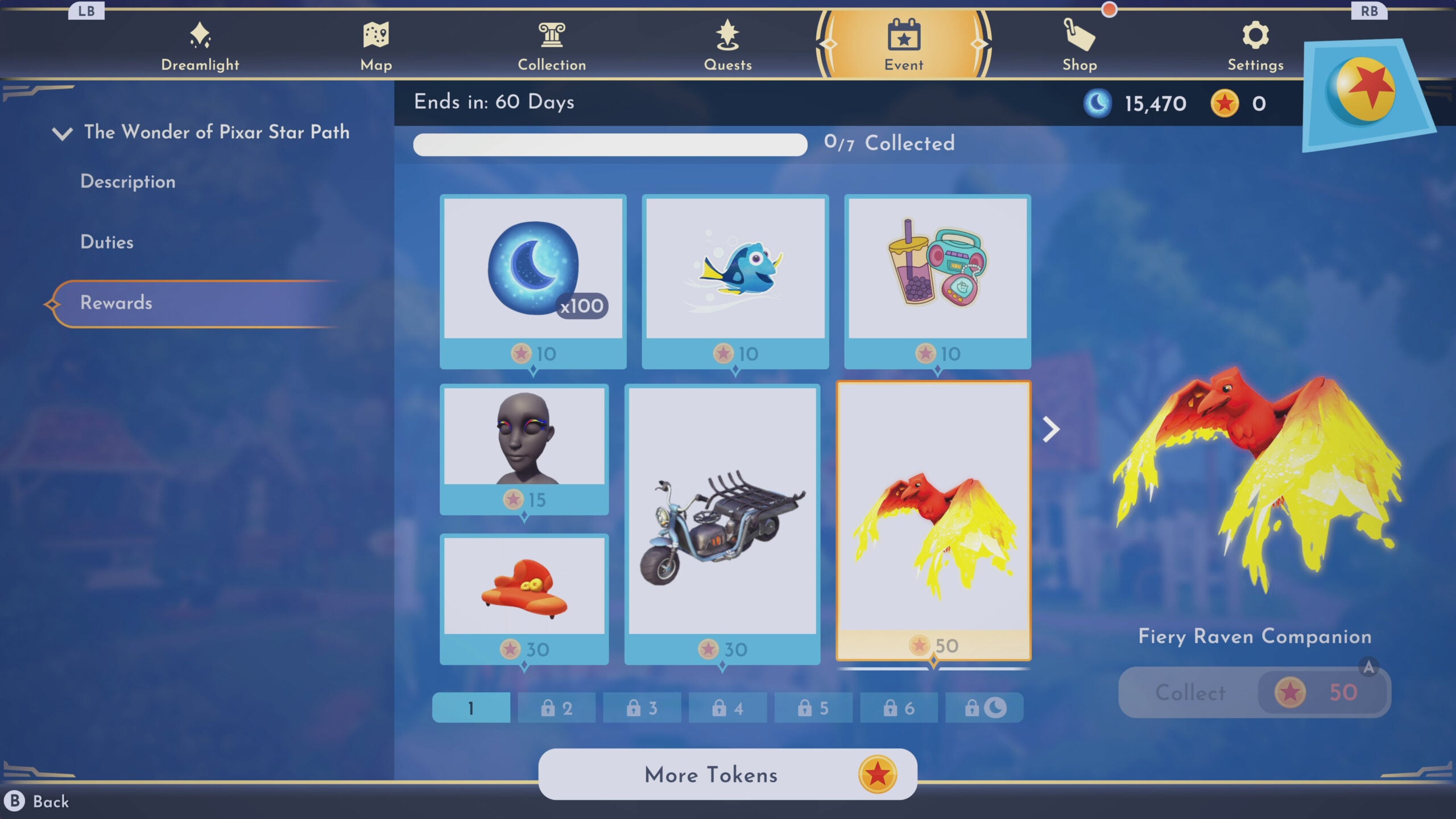
Task: Select the locked page 4 tab
Action: pyautogui.click(x=727, y=708)
